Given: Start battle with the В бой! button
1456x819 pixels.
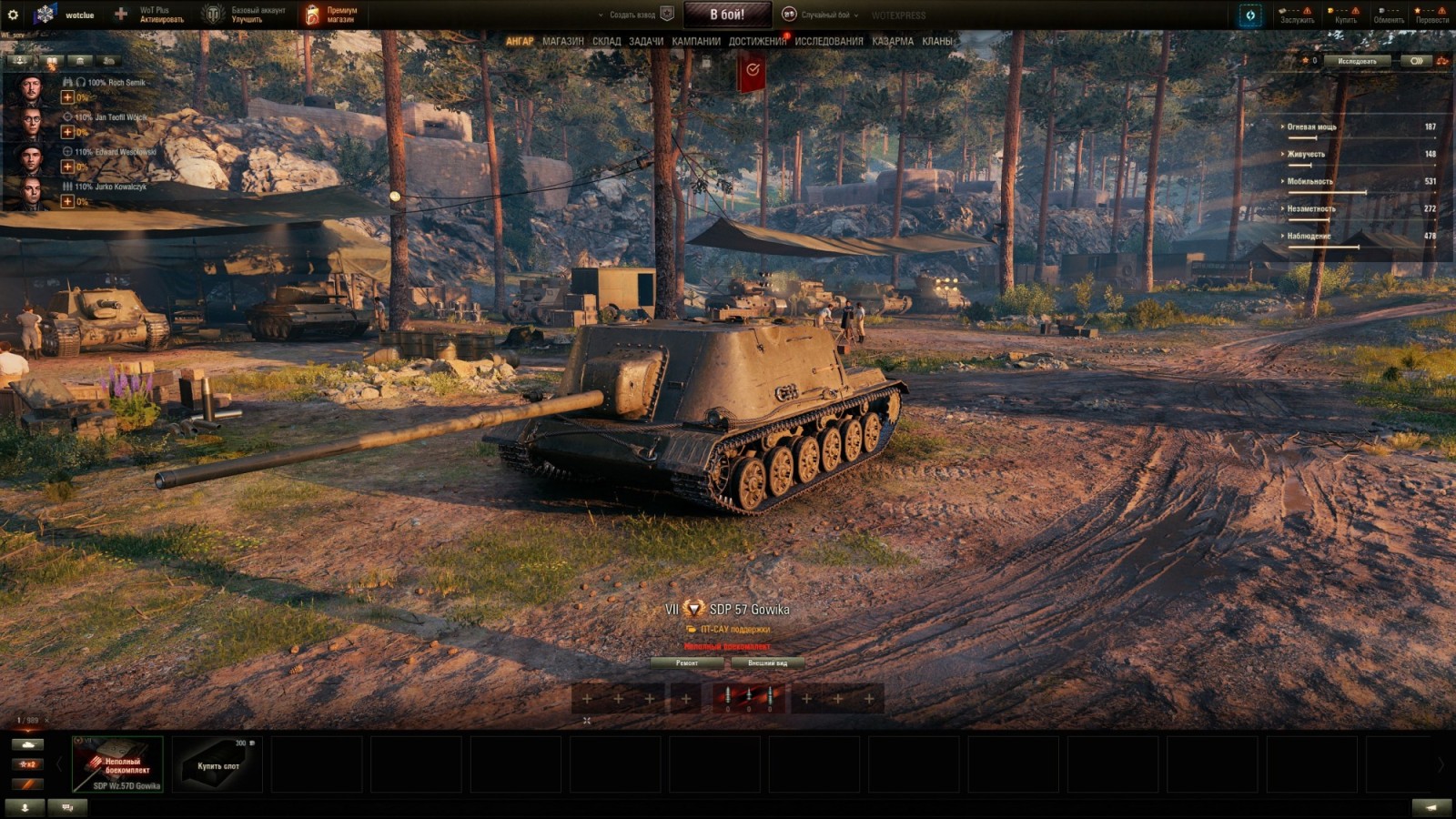Looking at the screenshot, I should tap(727, 15).
